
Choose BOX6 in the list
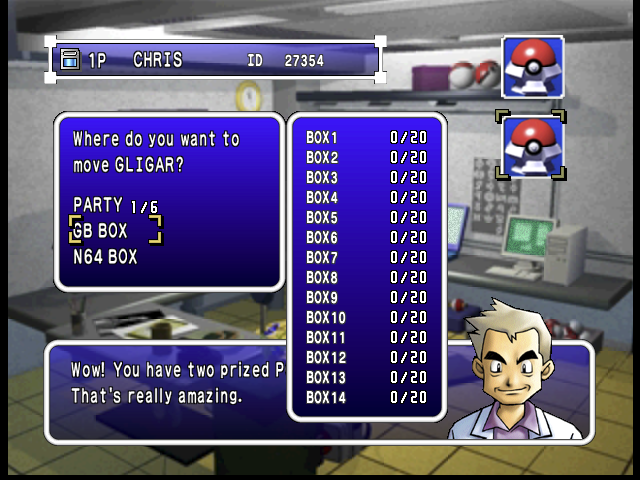coord(366,237)
